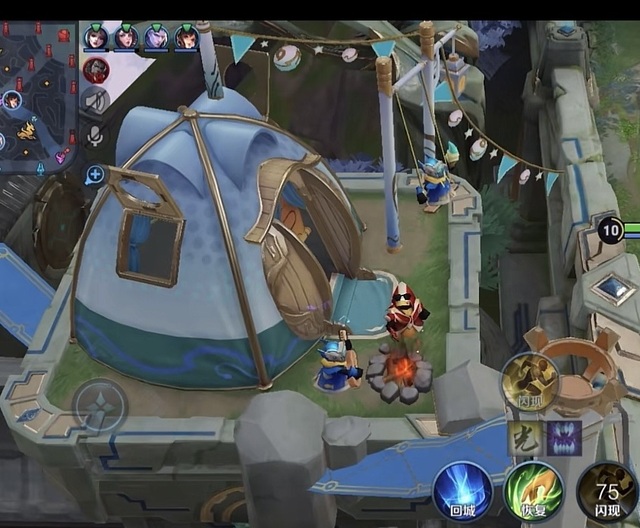
Task: Toggle the muted speaker sound button
Action: click(x=96, y=100)
